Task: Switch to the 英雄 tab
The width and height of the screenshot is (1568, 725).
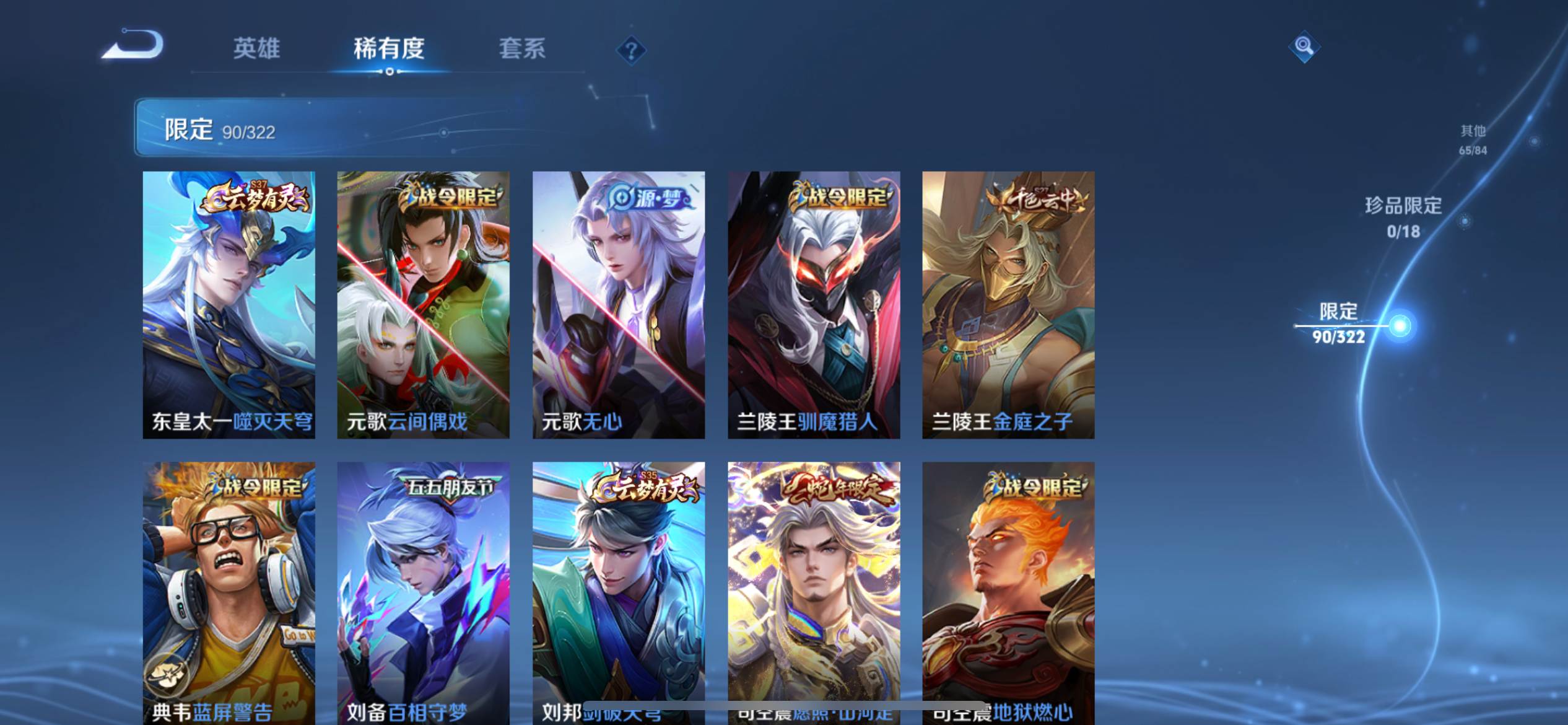Action: 256,48
